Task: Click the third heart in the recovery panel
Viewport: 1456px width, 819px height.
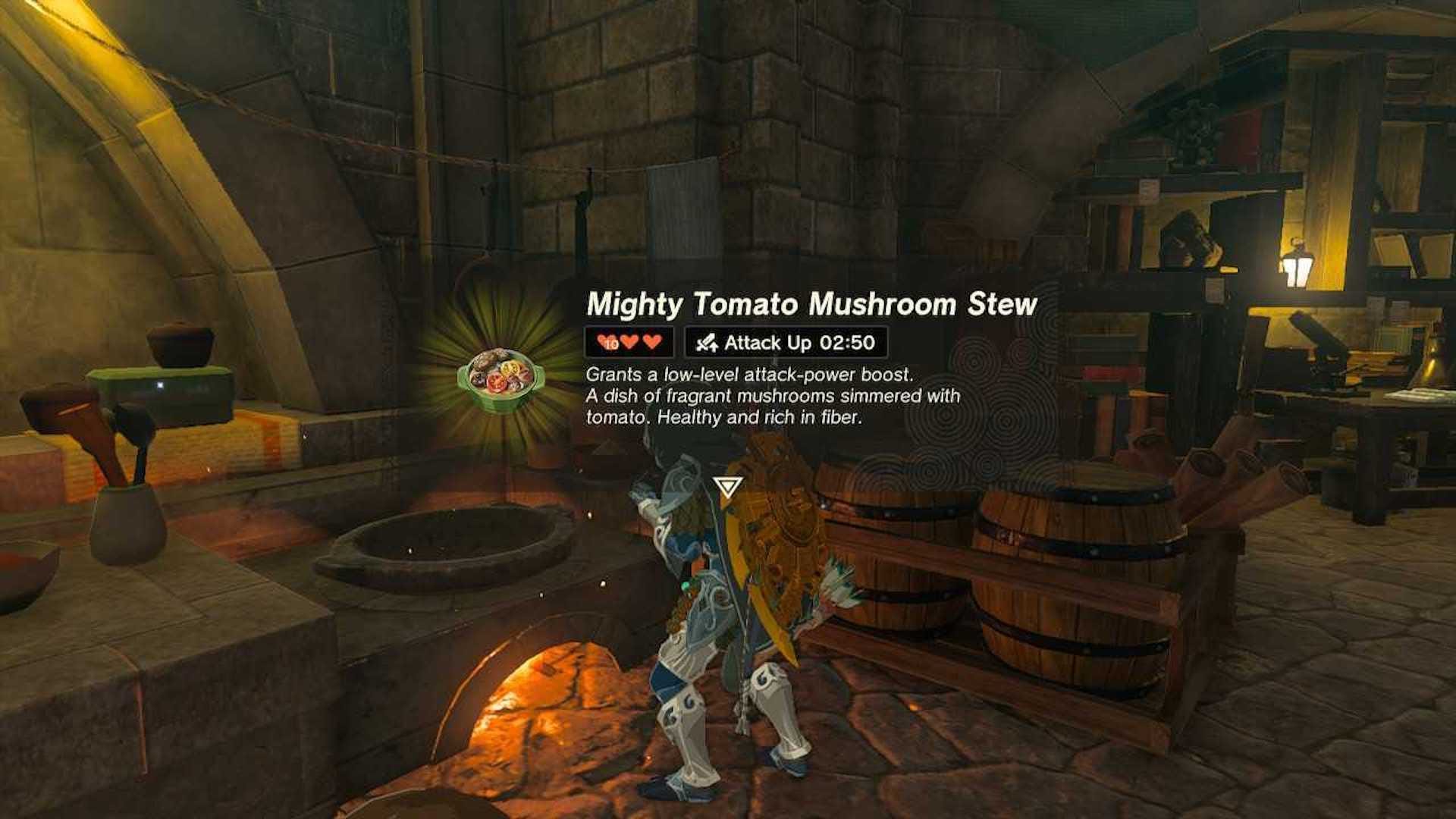Action: (654, 342)
